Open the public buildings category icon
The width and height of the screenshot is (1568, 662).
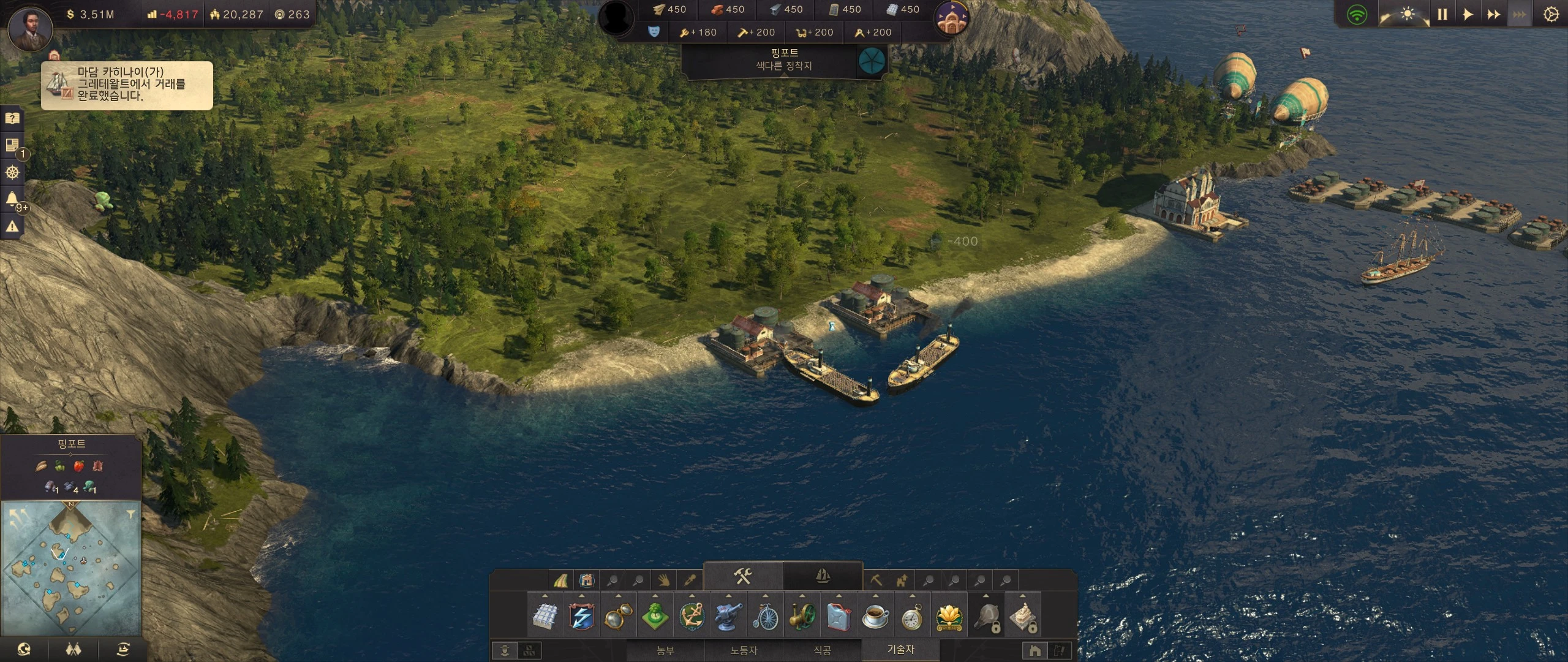[x=587, y=580]
